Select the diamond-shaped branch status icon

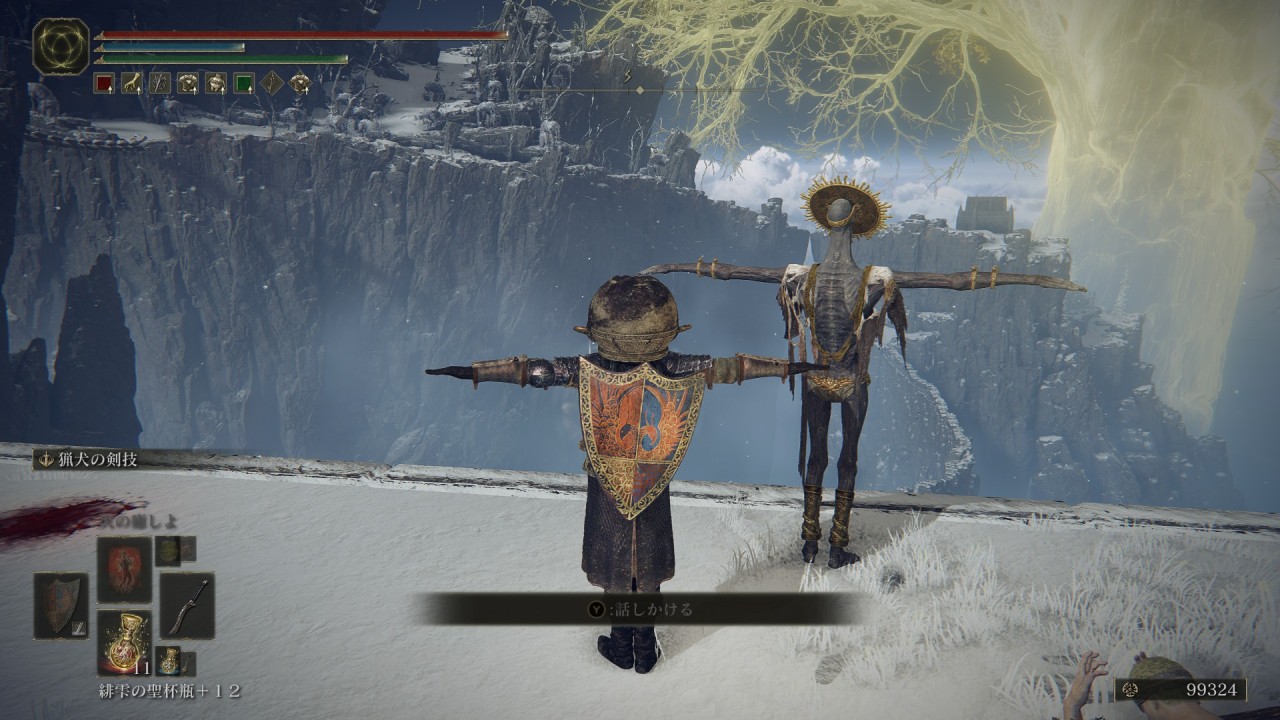[272, 83]
